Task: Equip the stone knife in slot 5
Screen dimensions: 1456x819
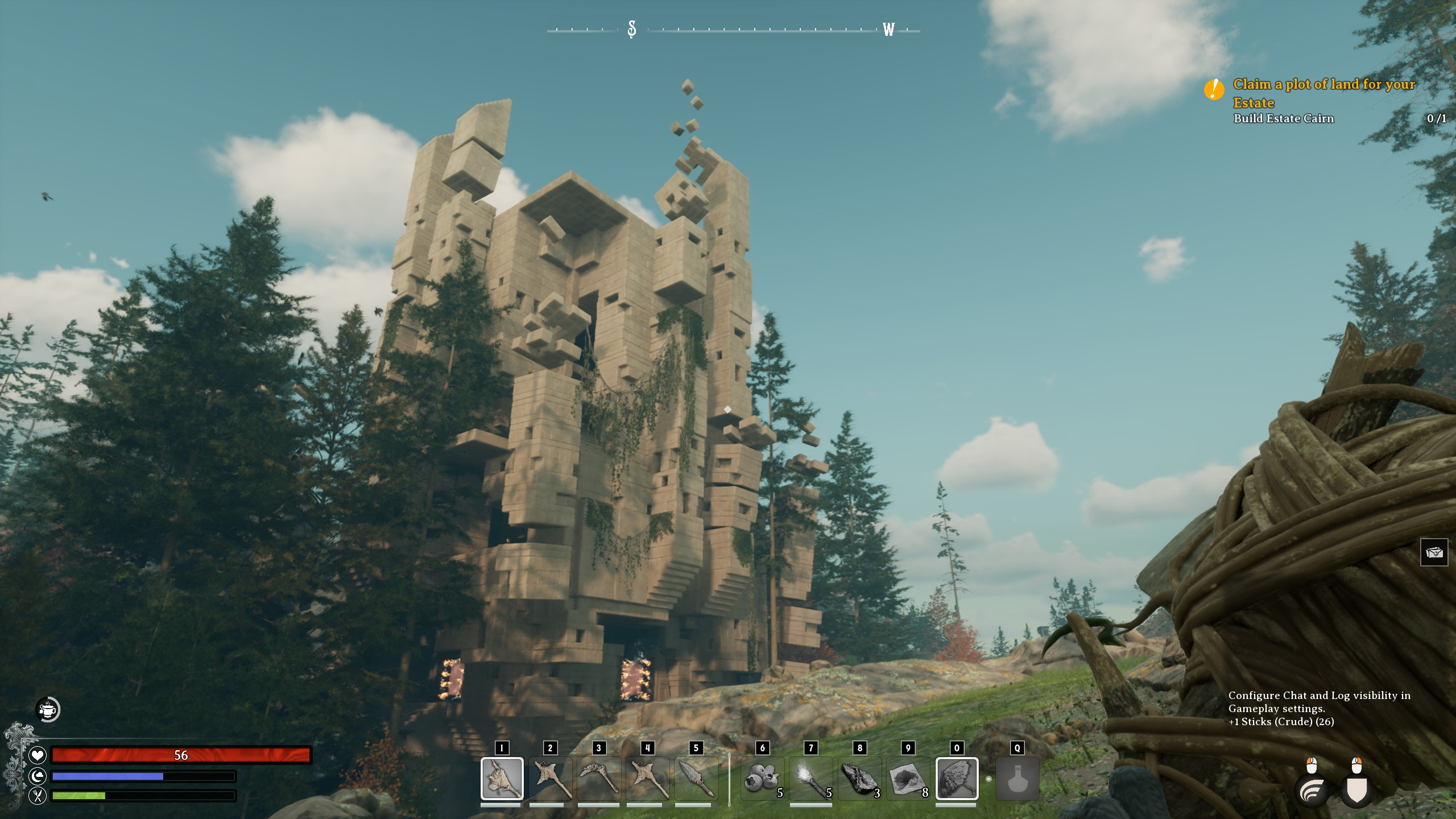Action: click(x=696, y=778)
